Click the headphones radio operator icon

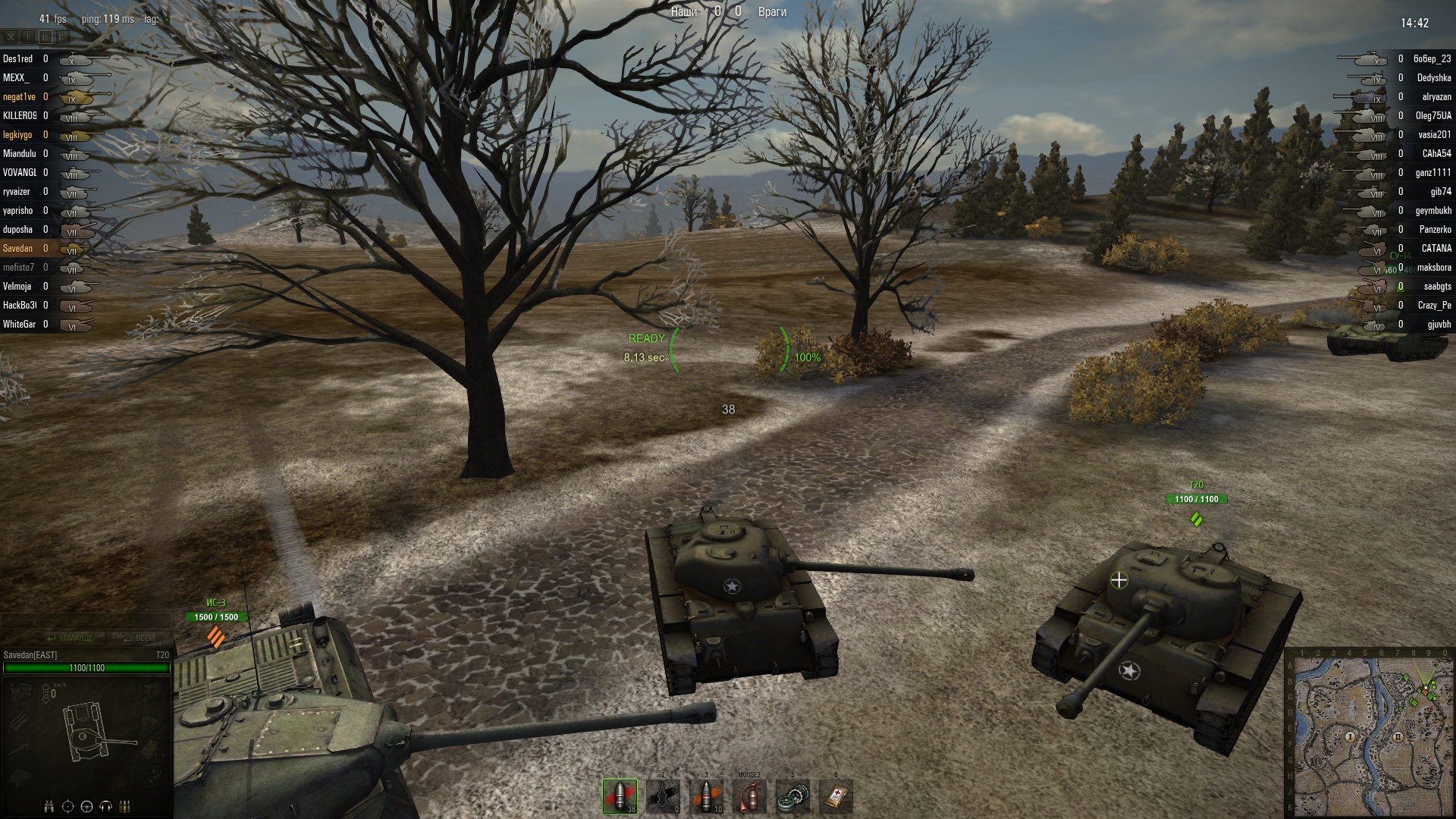(106, 806)
